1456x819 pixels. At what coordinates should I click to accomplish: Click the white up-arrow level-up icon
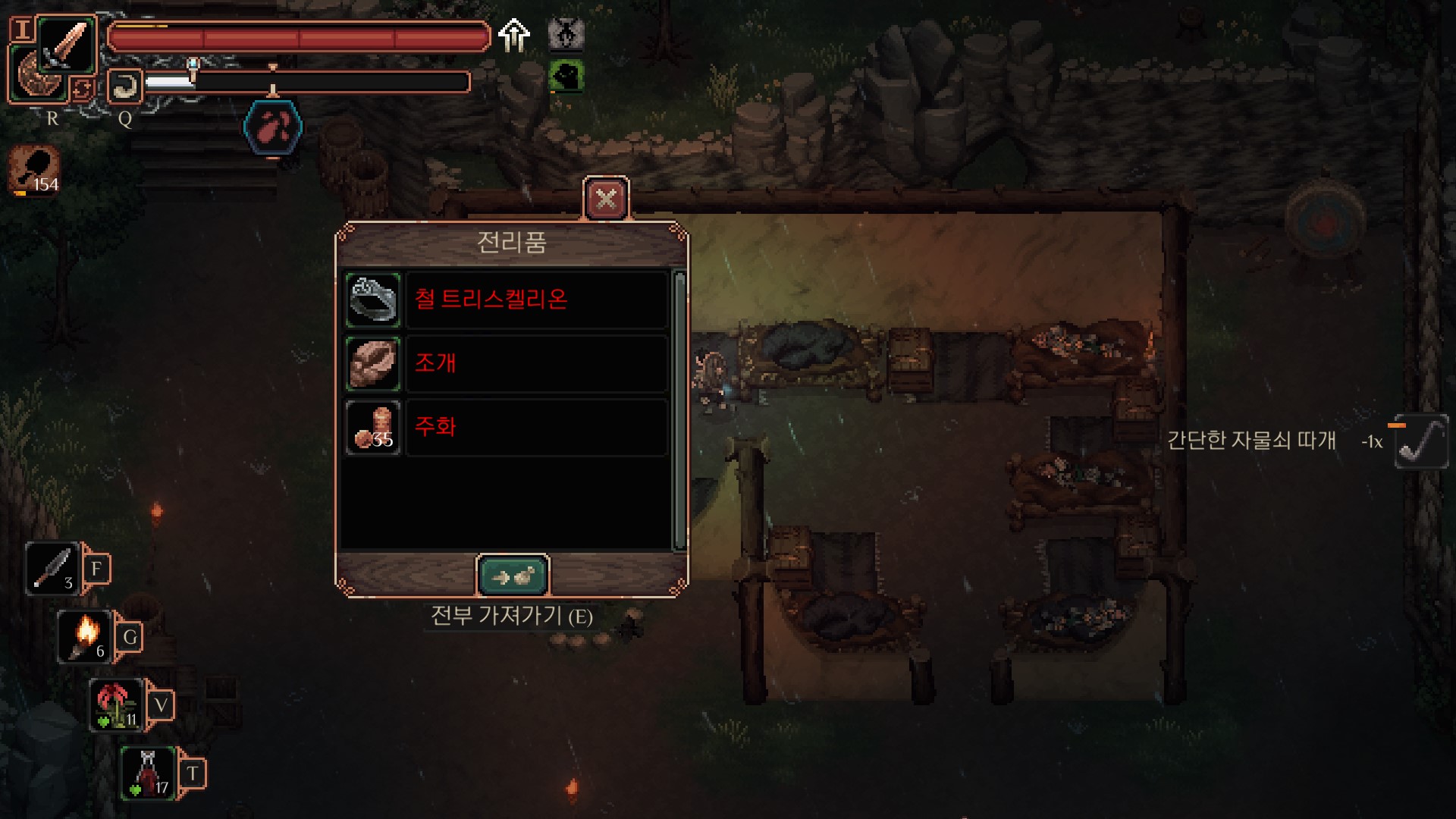(x=514, y=35)
